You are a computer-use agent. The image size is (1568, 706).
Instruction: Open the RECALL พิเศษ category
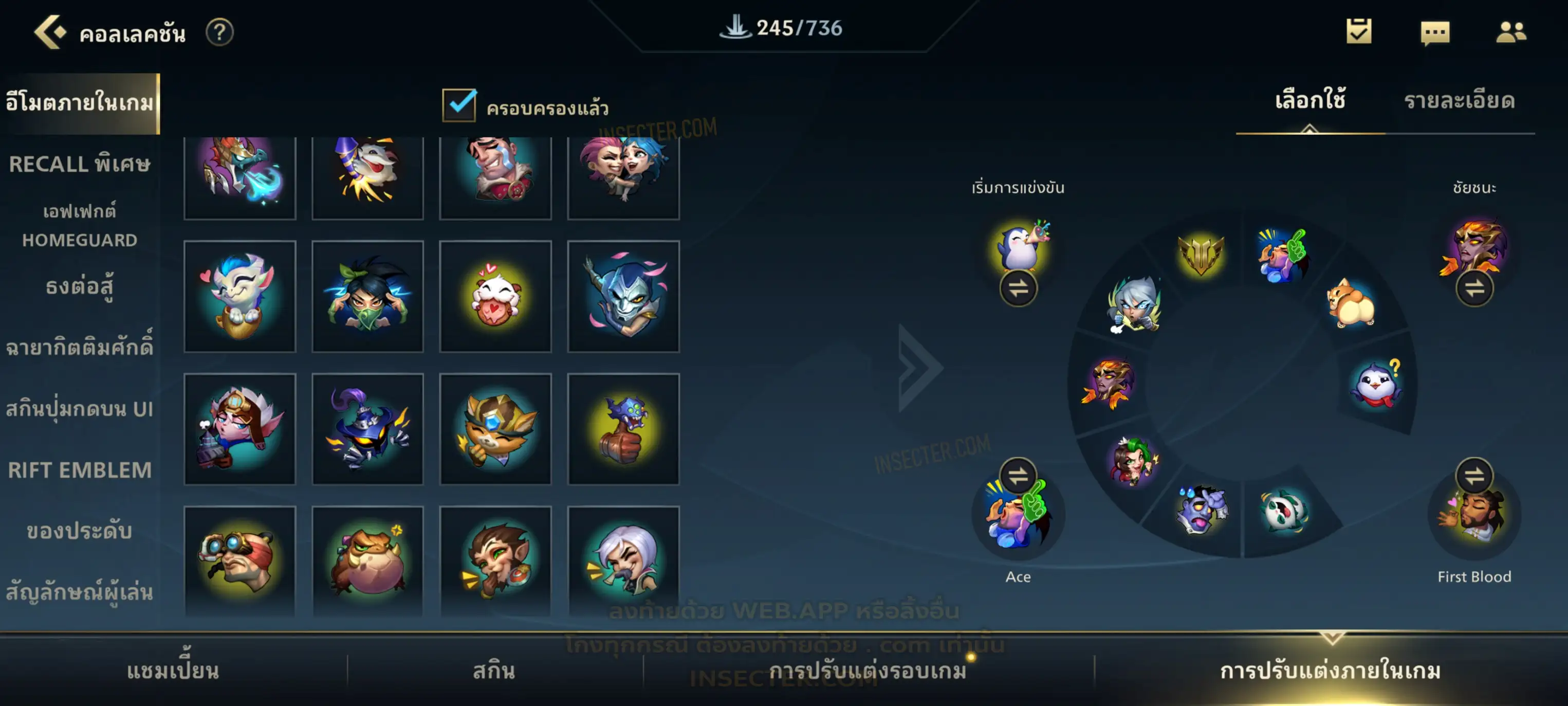coord(79,164)
